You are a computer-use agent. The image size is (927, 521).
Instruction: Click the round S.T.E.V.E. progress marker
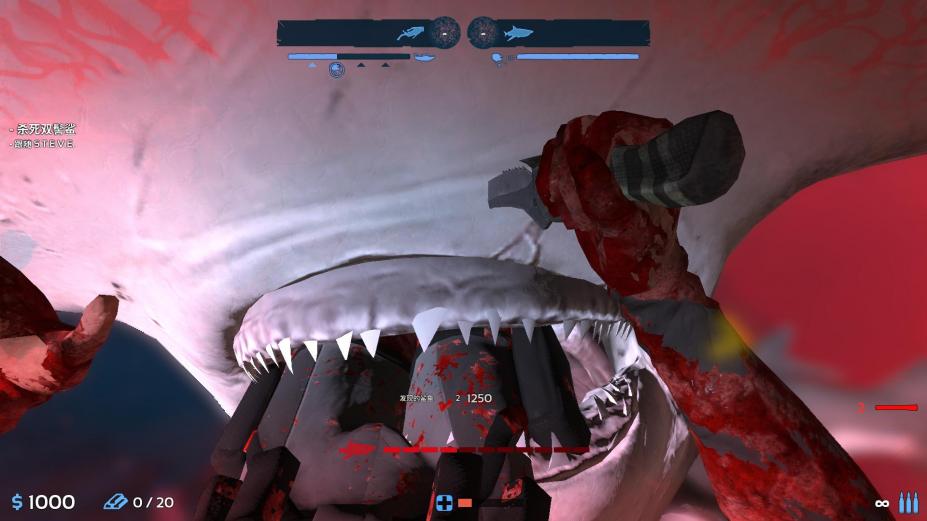pyautogui.click(x=337, y=69)
